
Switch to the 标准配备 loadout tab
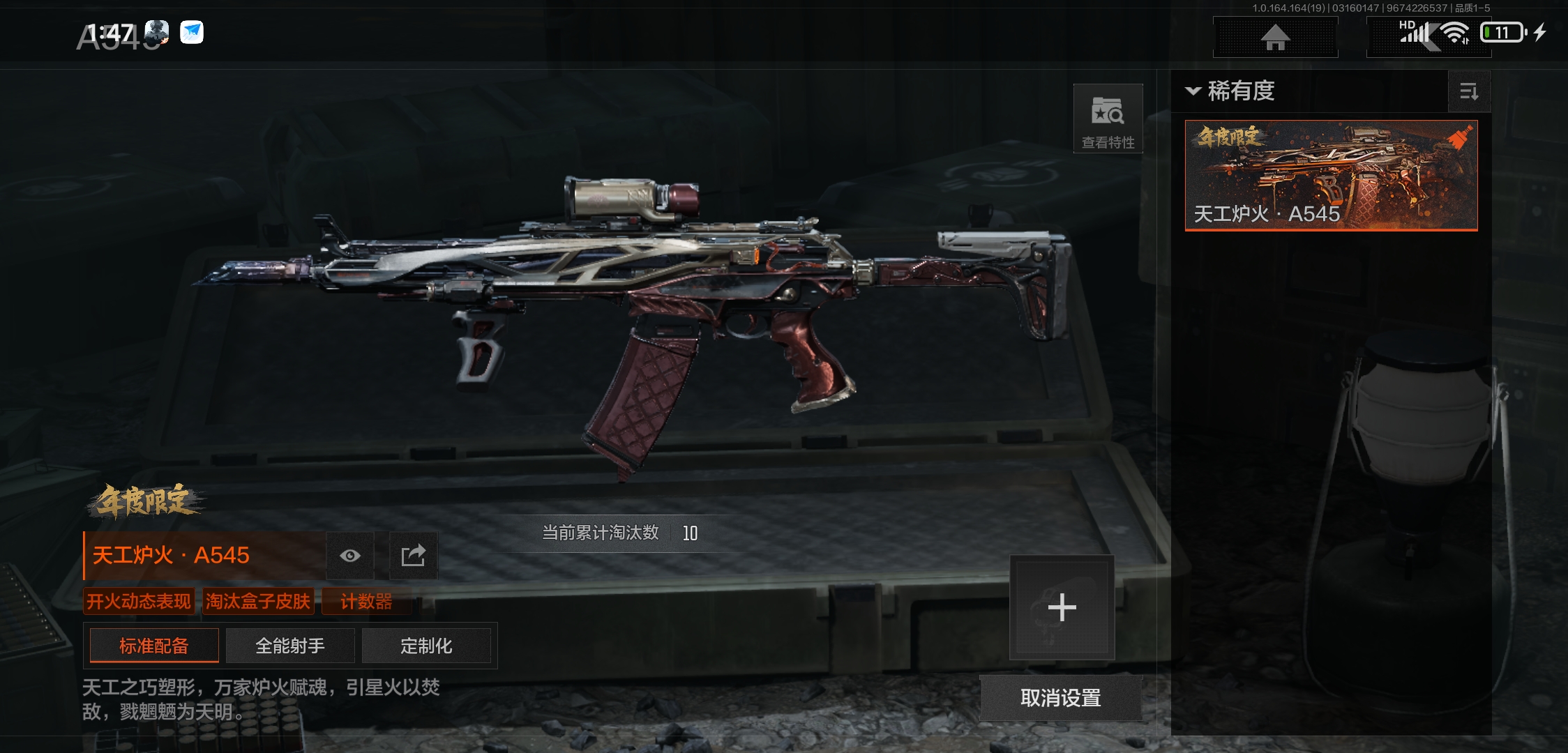[154, 646]
